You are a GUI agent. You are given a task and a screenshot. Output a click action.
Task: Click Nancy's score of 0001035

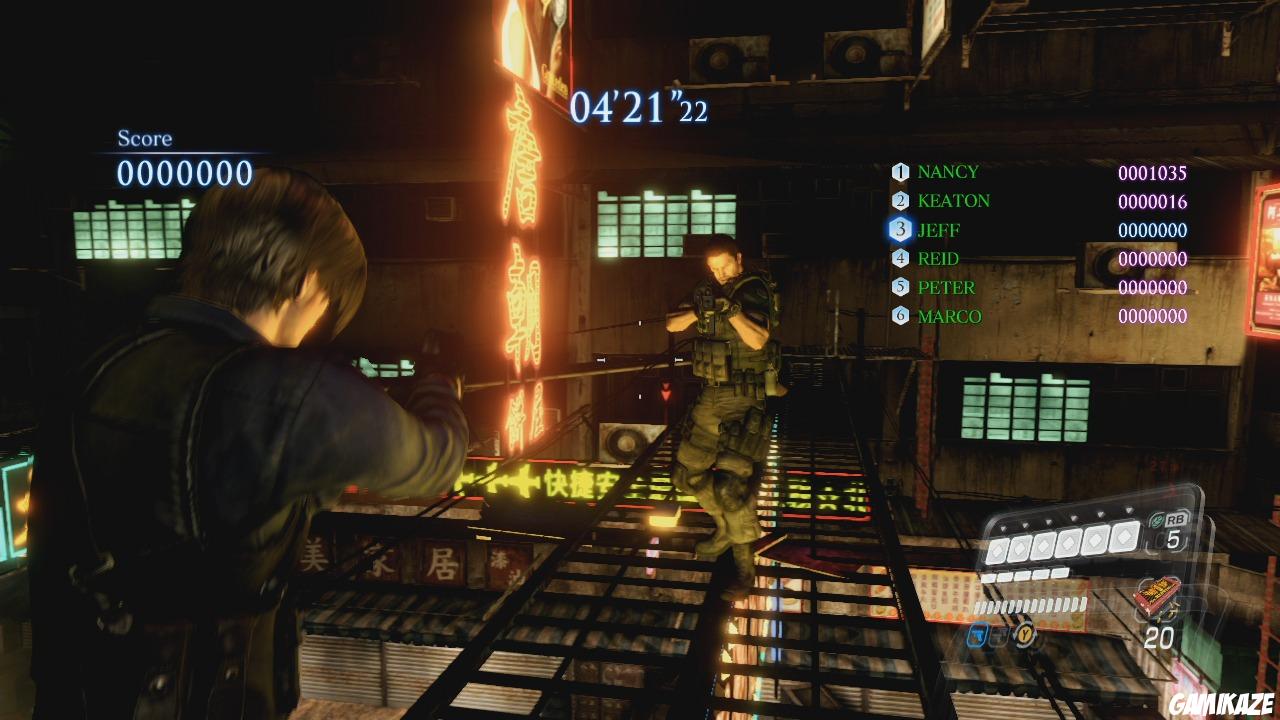(1152, 171)
